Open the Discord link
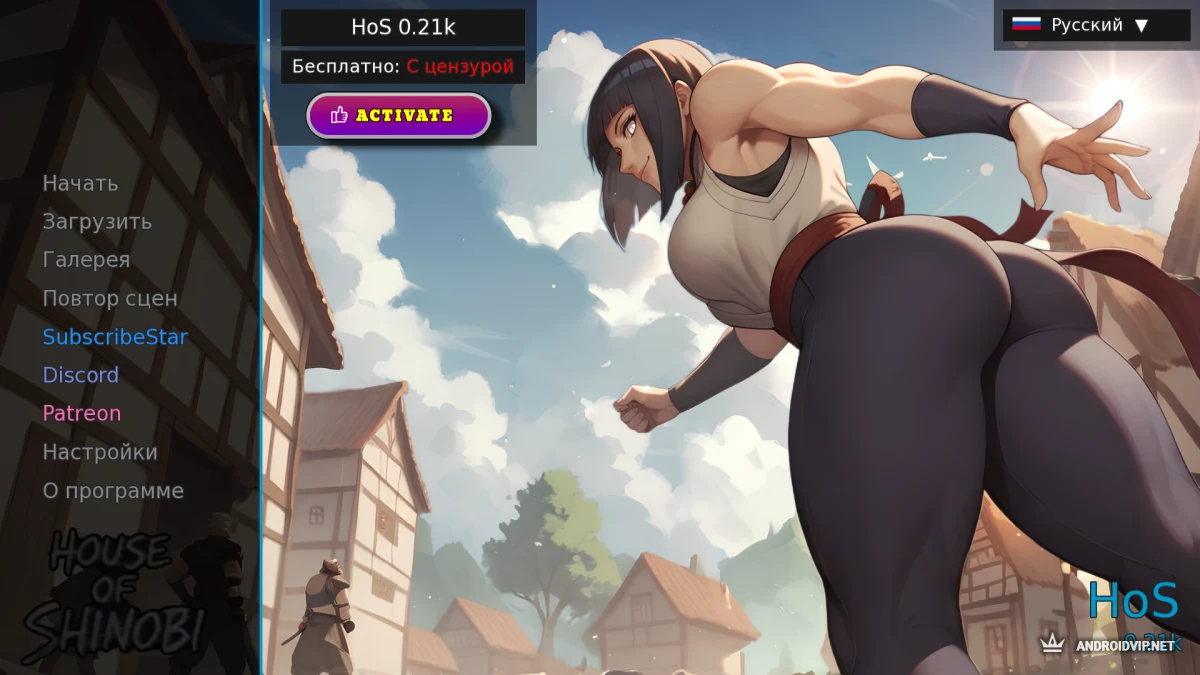1200x675 pixels. tap(80, 375)
